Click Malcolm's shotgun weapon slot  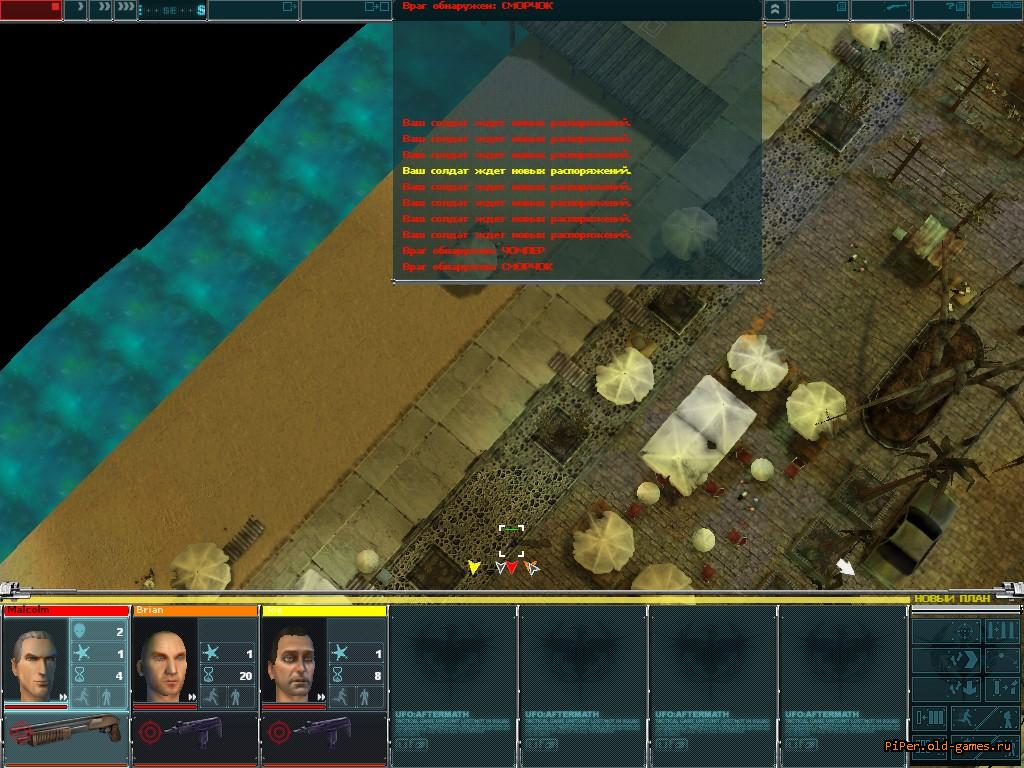pos(65,731)
